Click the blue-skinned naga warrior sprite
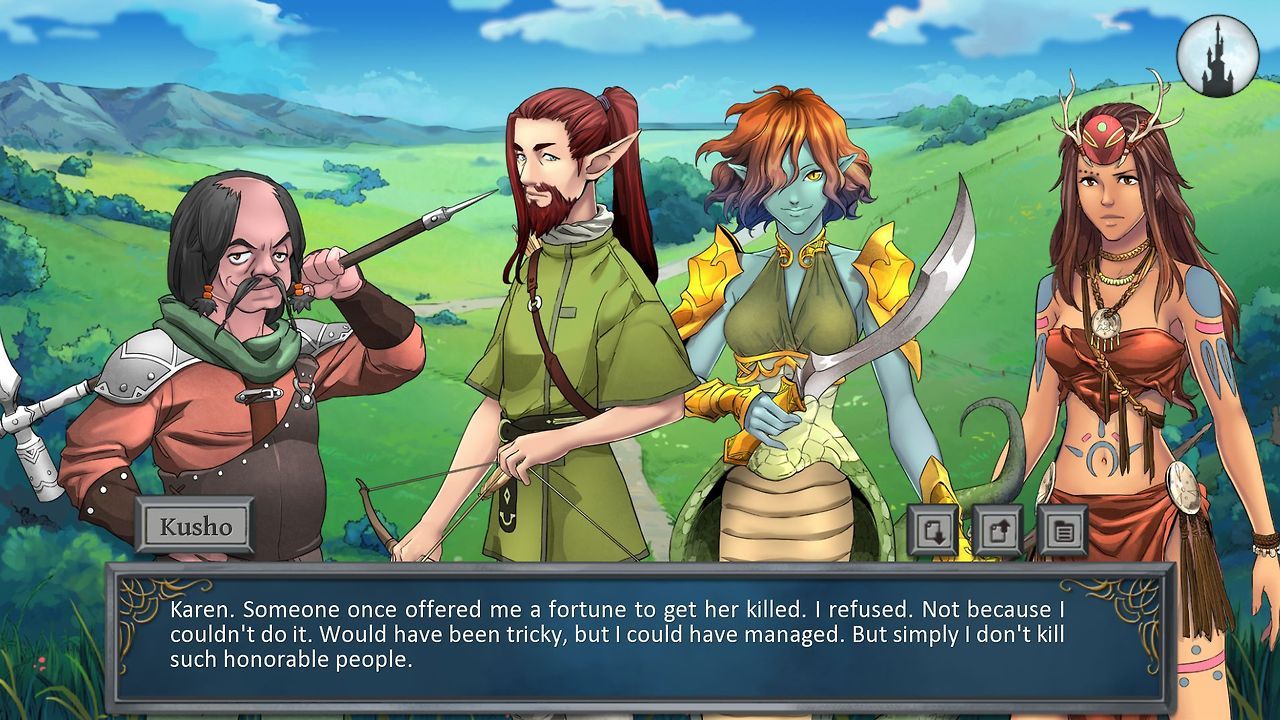The width and height of the screenshot is (1280, 720). click(790, 300)
